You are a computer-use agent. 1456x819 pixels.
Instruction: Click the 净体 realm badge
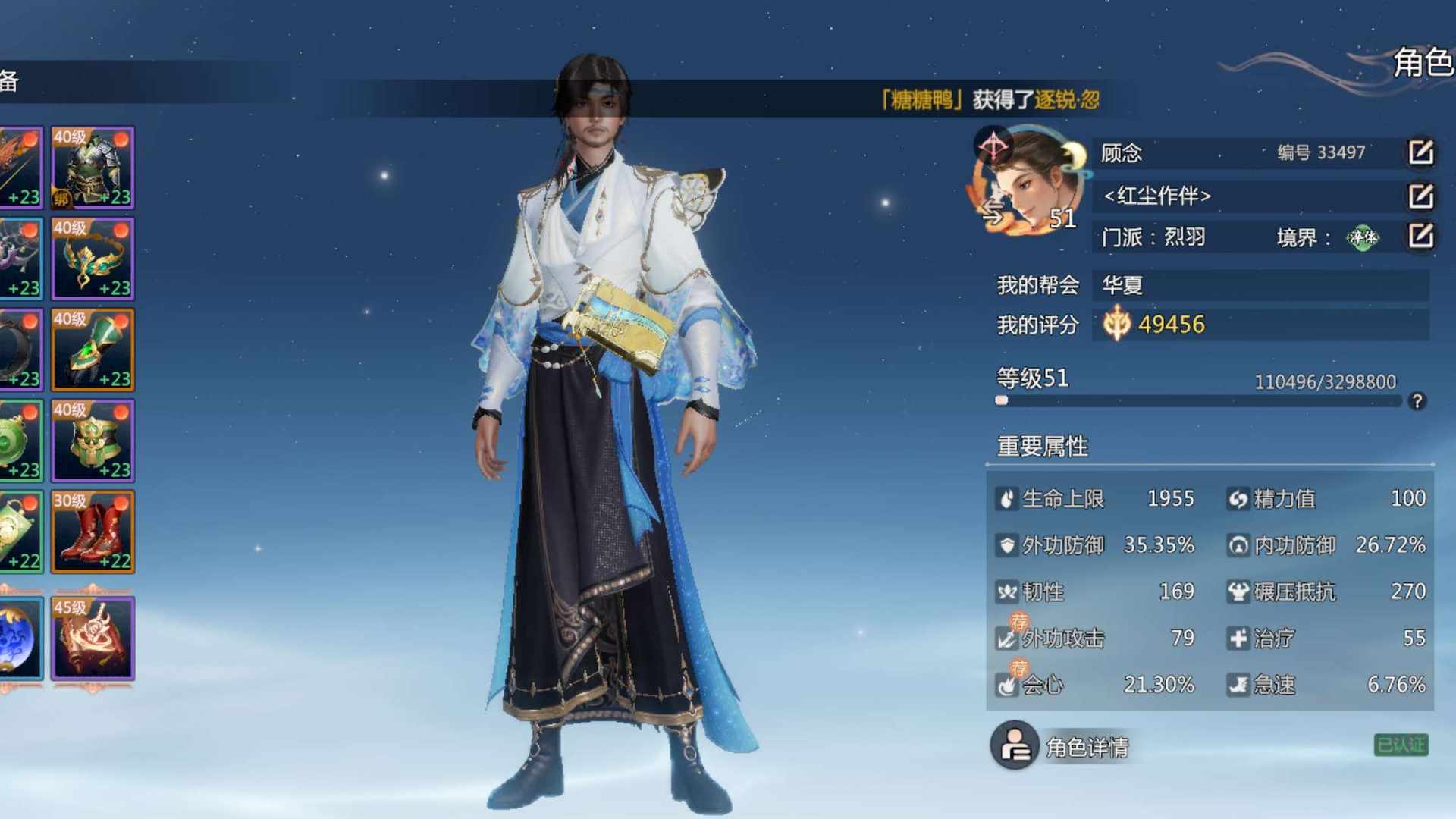tap(1362, 238)
